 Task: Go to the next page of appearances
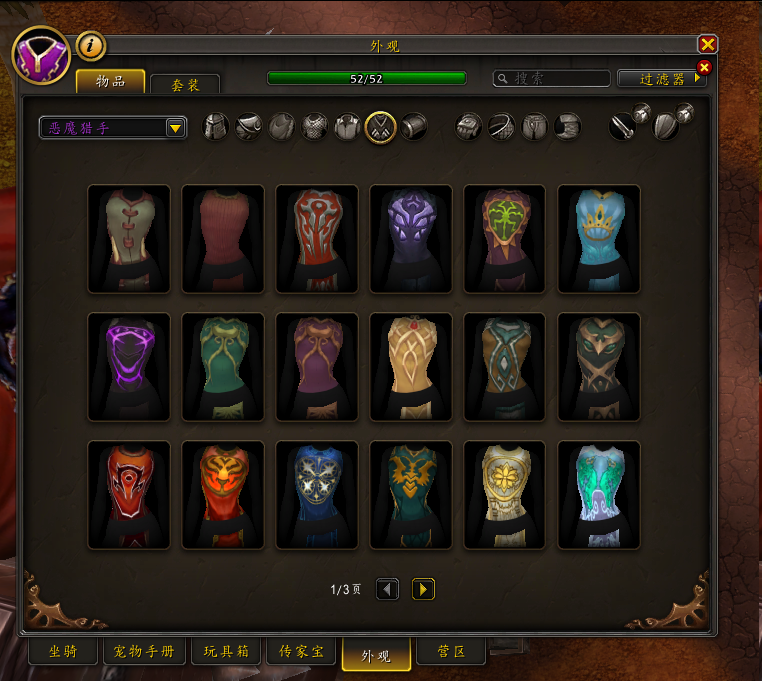[x=423, y=589]
